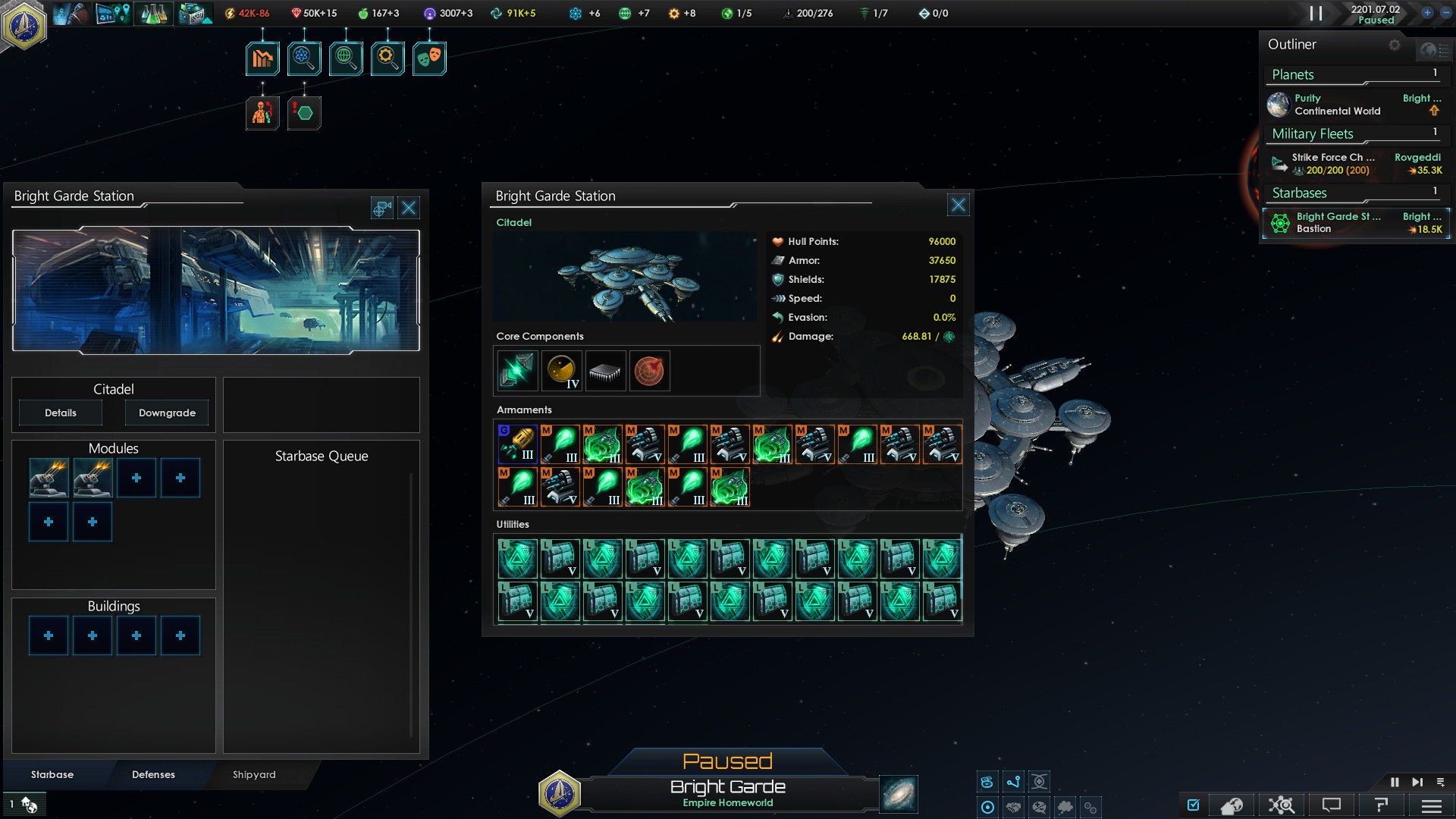This screenshot has height=819, width=1456.
Task: Open the game menu hamburger icon
Action: 1432,805
